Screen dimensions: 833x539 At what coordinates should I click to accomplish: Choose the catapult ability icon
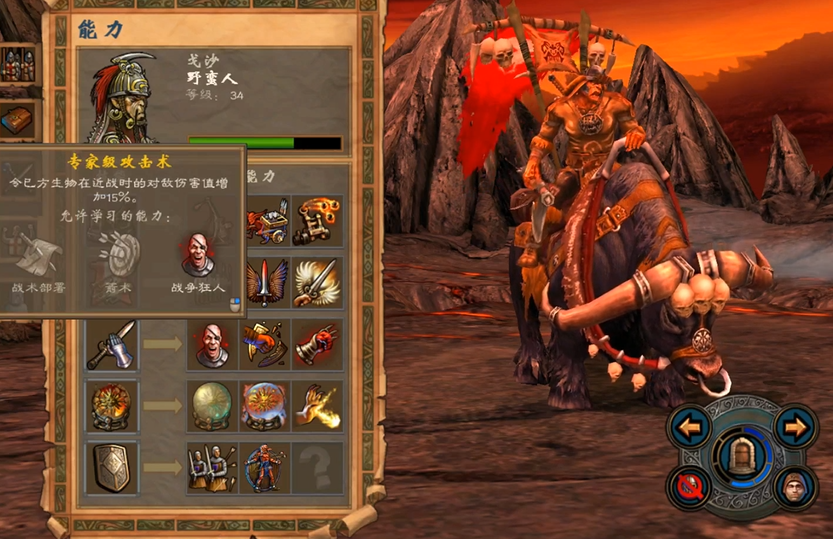316,221
